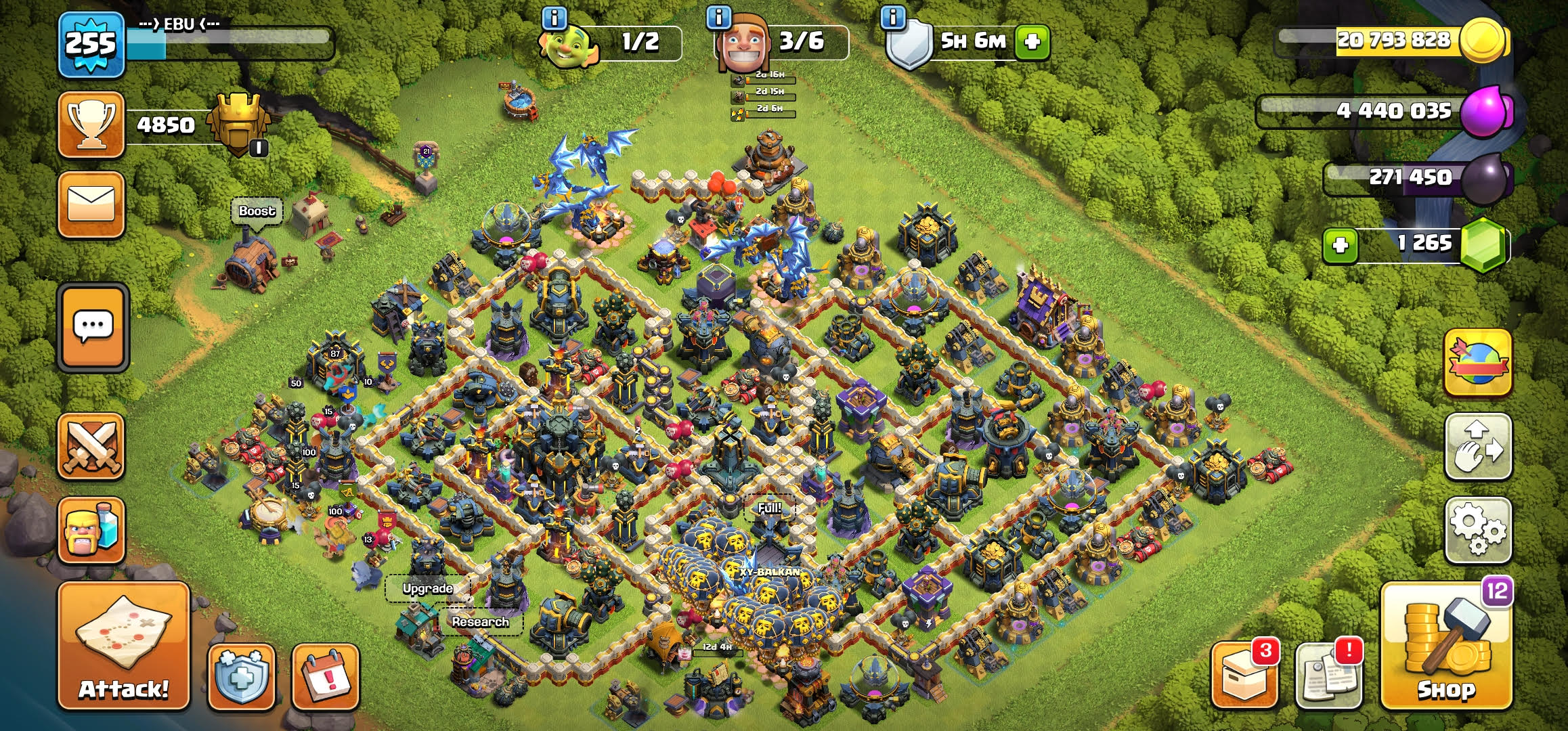Open the shield status button
Image resolution: width=1568 pixels, height=731 pixels.
(x=241, y=678)
